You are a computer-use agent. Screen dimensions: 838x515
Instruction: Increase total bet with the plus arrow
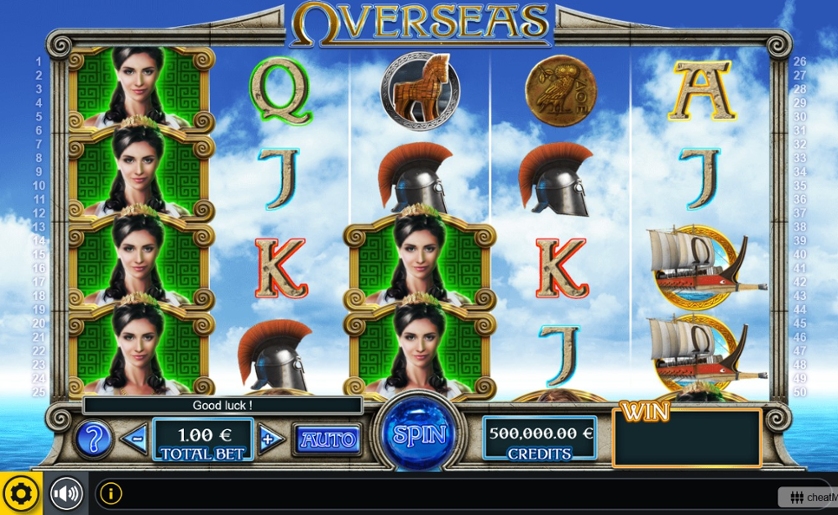(268, 438)
